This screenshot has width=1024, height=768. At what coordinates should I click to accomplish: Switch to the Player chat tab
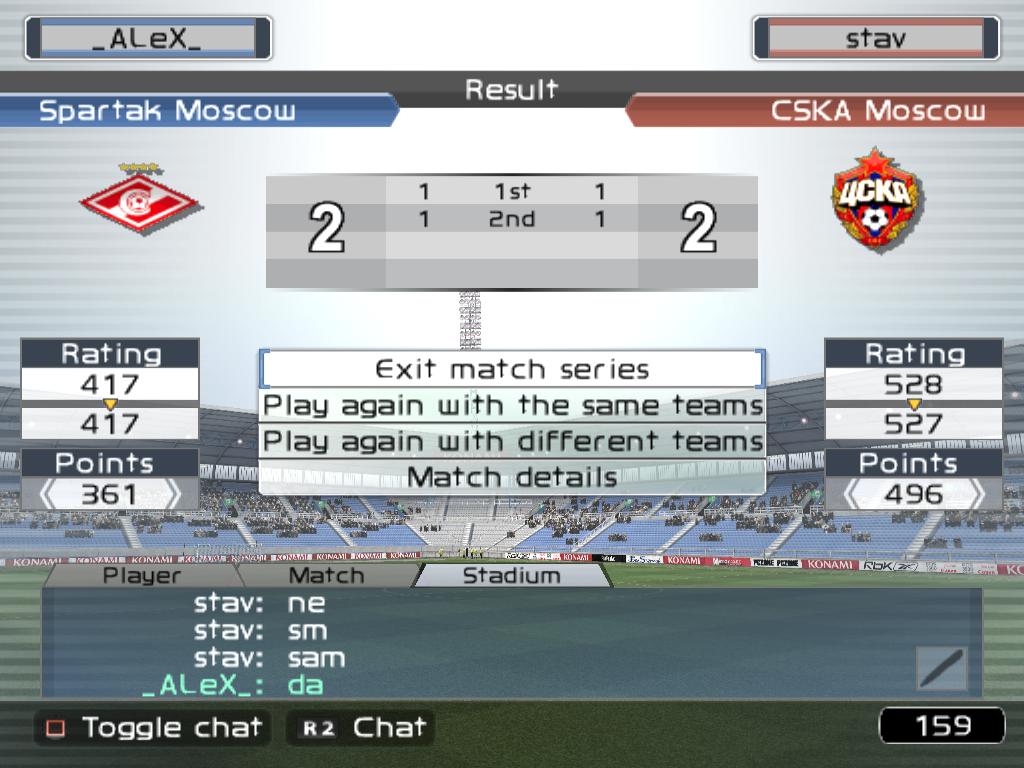(142, 575)
